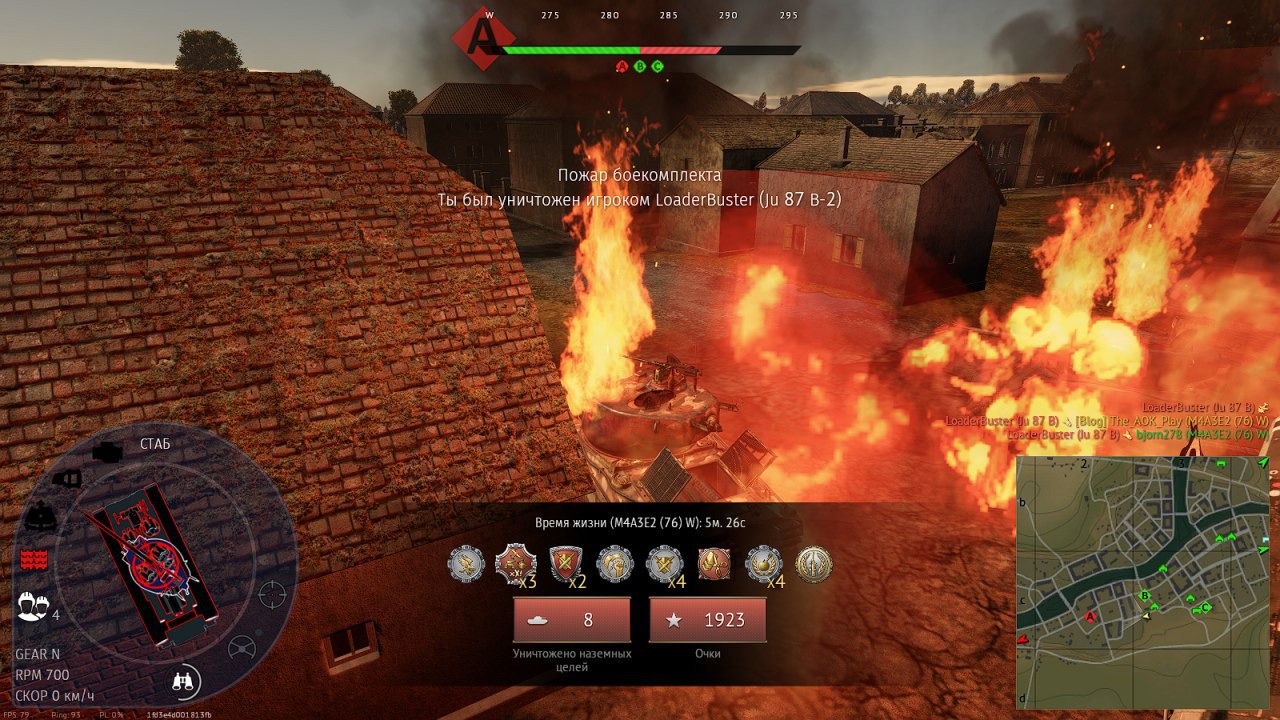1280x720 pixels.
Task: Open the silver eagle award medal
Action: coord(466,565)
